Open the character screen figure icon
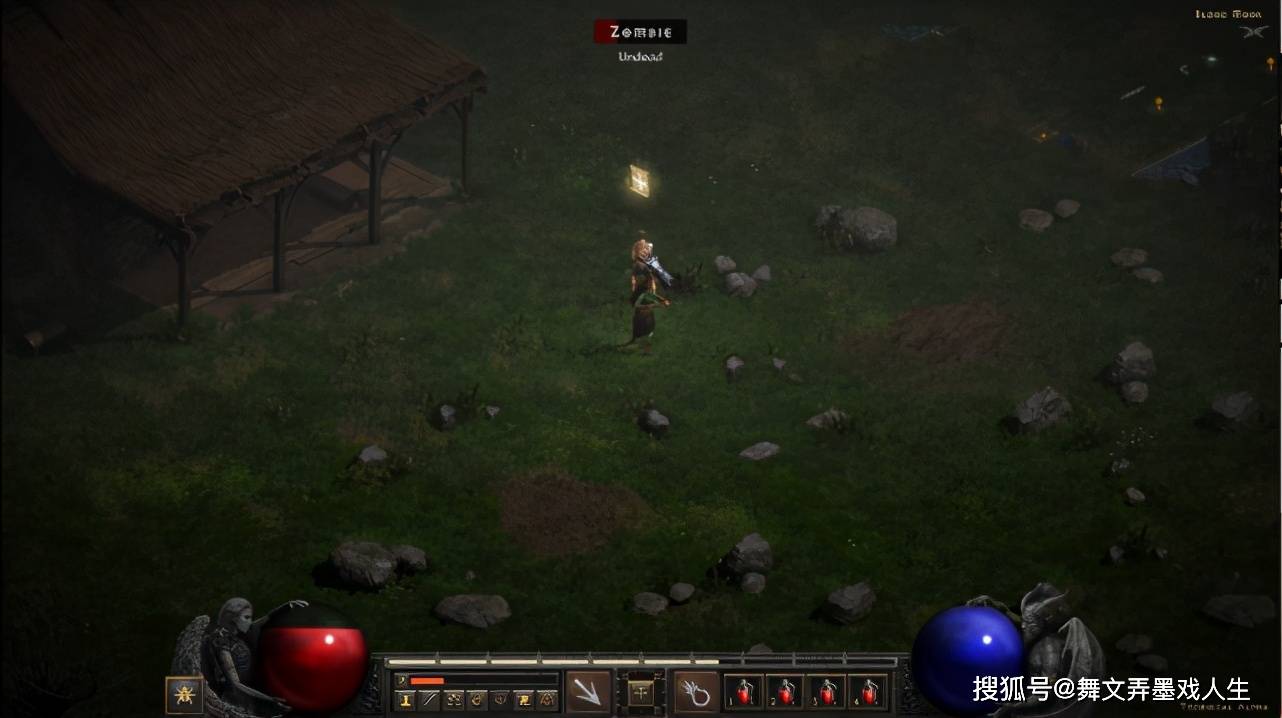The height and width of the screenshot is (718, 1282). [x=406, y=700]
